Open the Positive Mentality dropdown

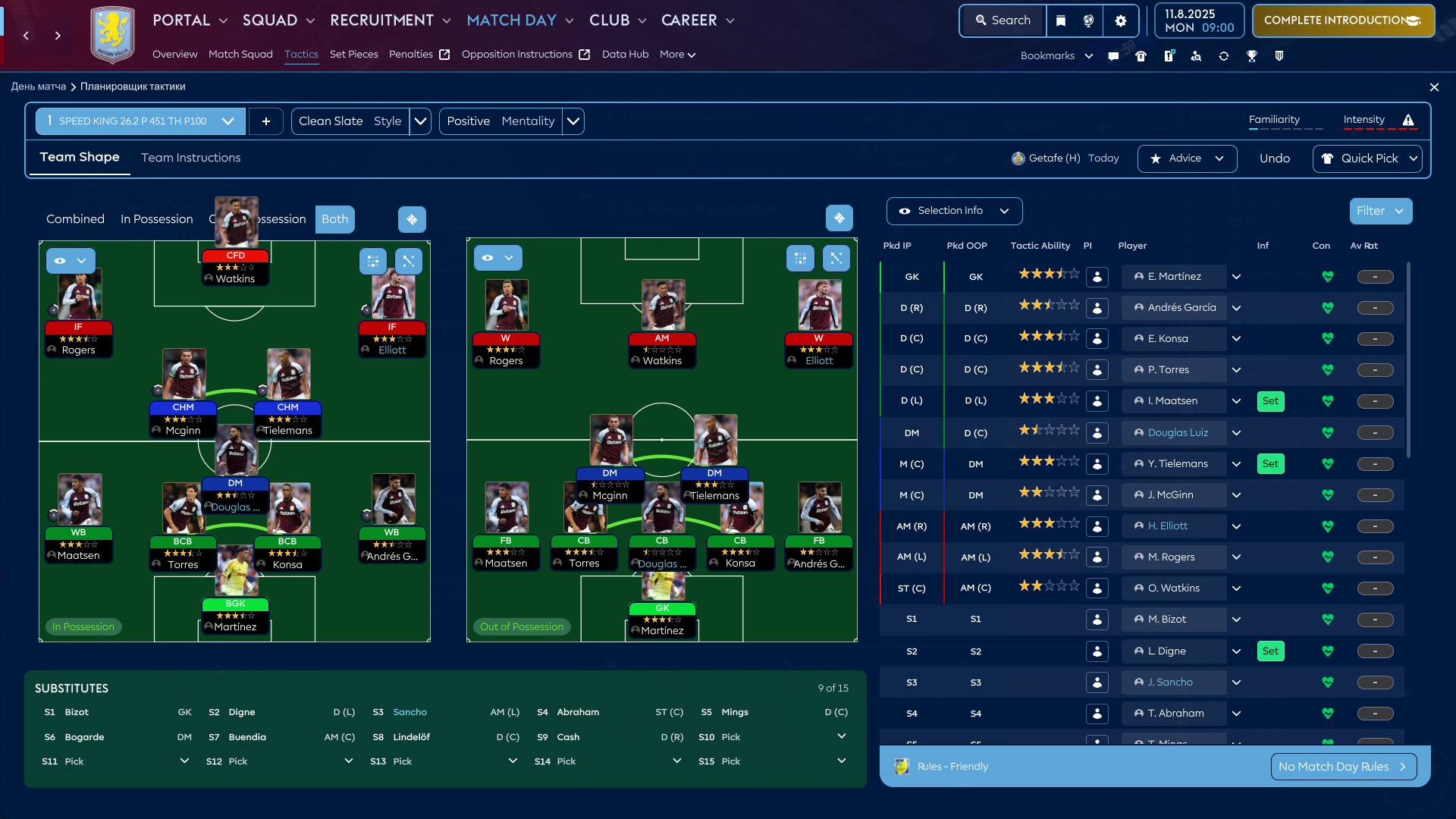click(x=574, y=121)
